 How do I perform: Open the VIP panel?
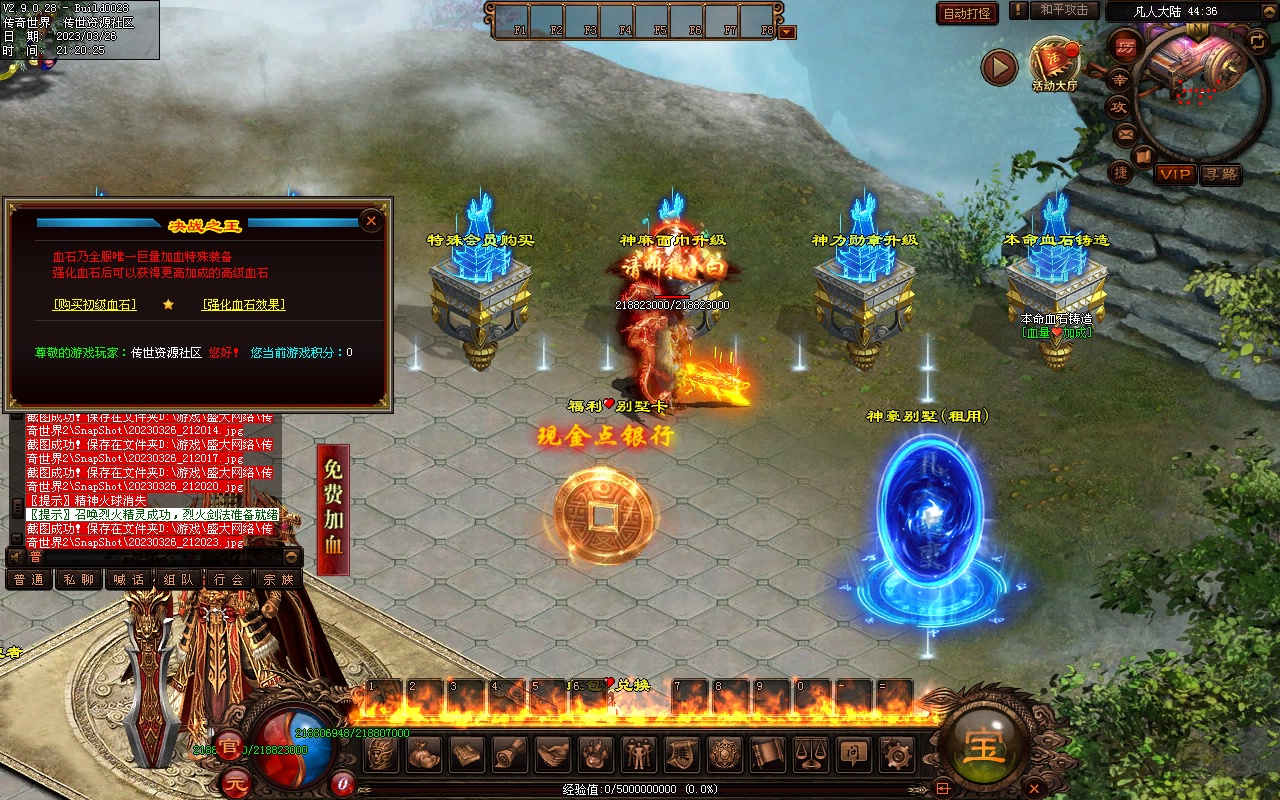[1175, 174]
